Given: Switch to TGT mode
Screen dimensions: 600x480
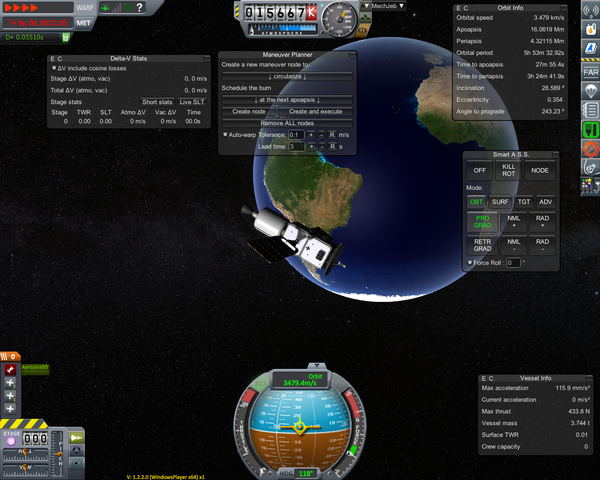Looking at the screenshot, I should pyautogui.click(x=522, y=202).
